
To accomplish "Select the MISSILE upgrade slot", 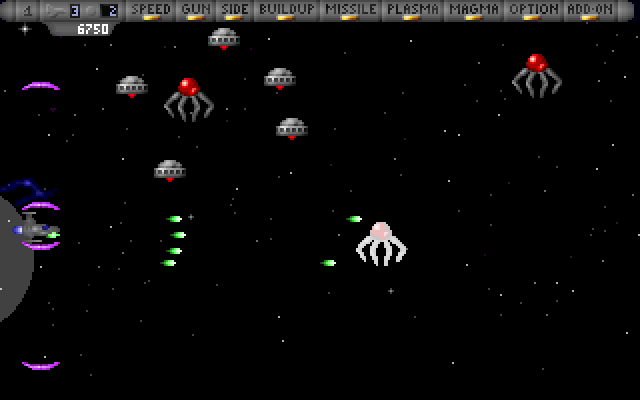I will pyautogui.click(x=351, y=10).
